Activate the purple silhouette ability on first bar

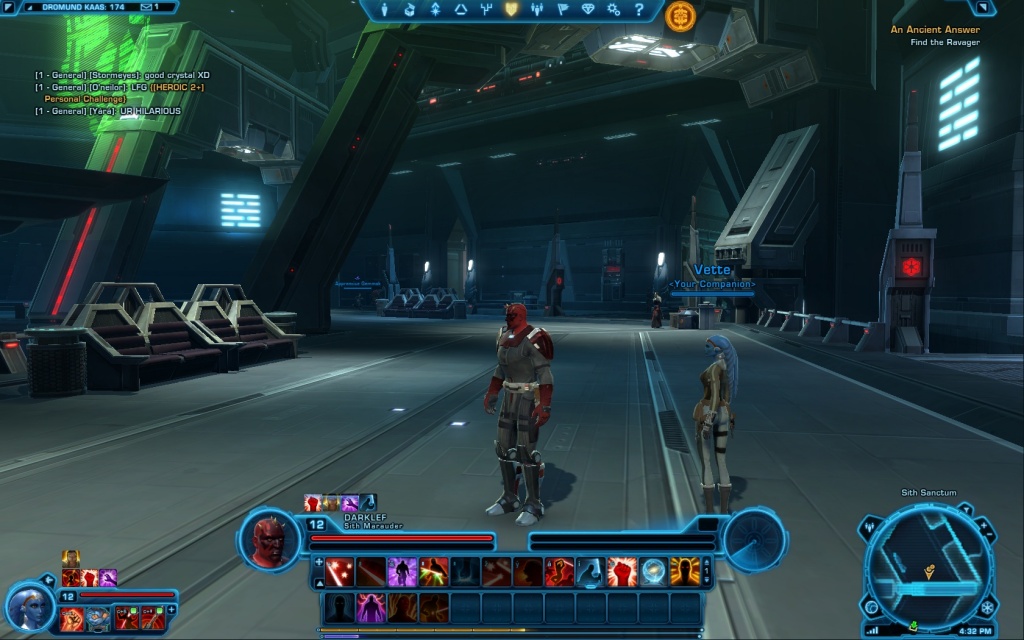(x=402, y=572)
